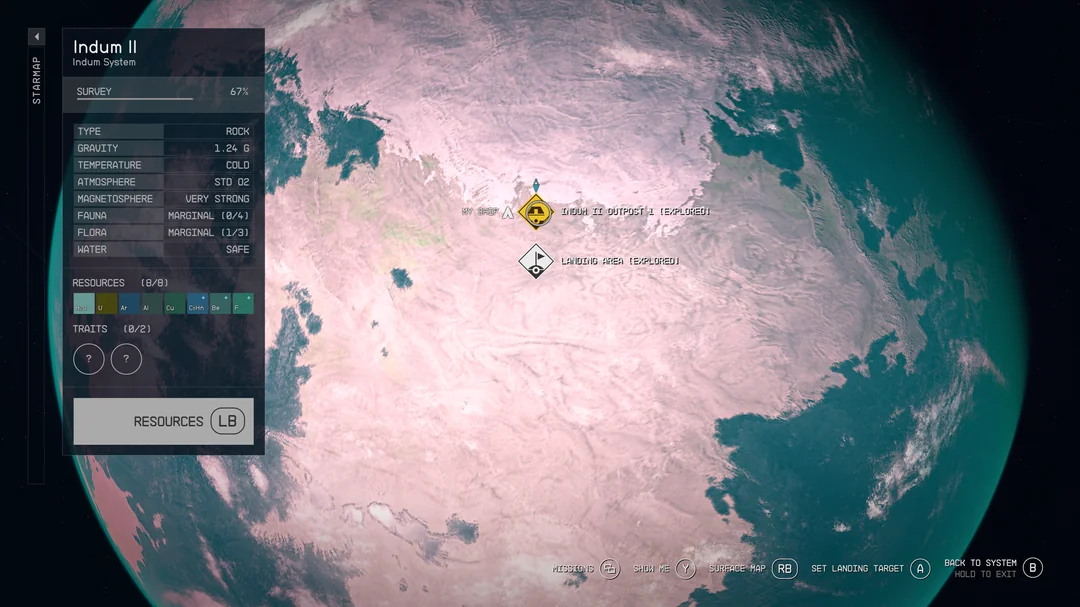1080x607 pixels.
Task: Show the Resources overlay button
Action: point(163,421)
